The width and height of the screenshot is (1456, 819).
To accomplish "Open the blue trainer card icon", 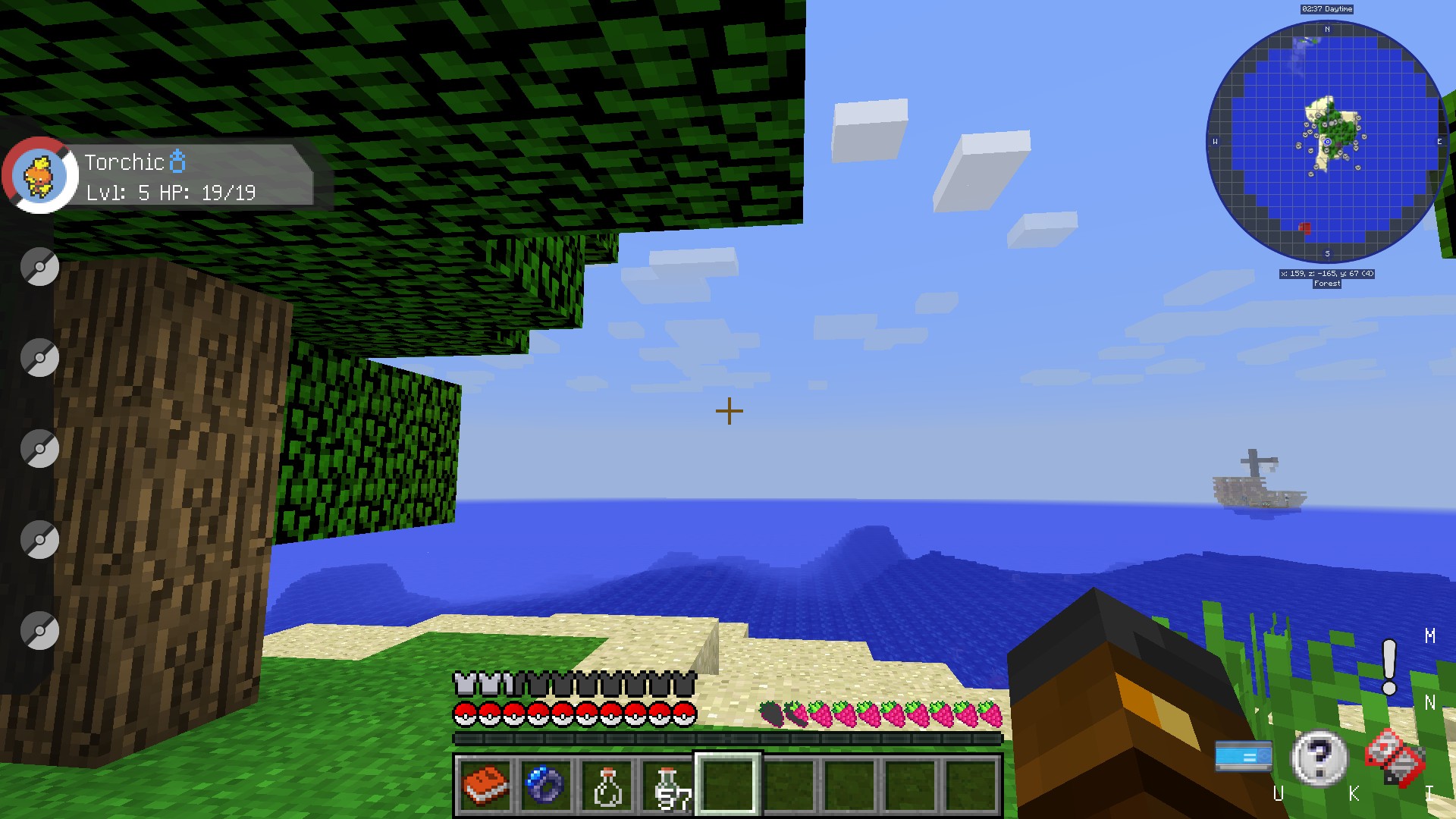I will (1244, 756).
